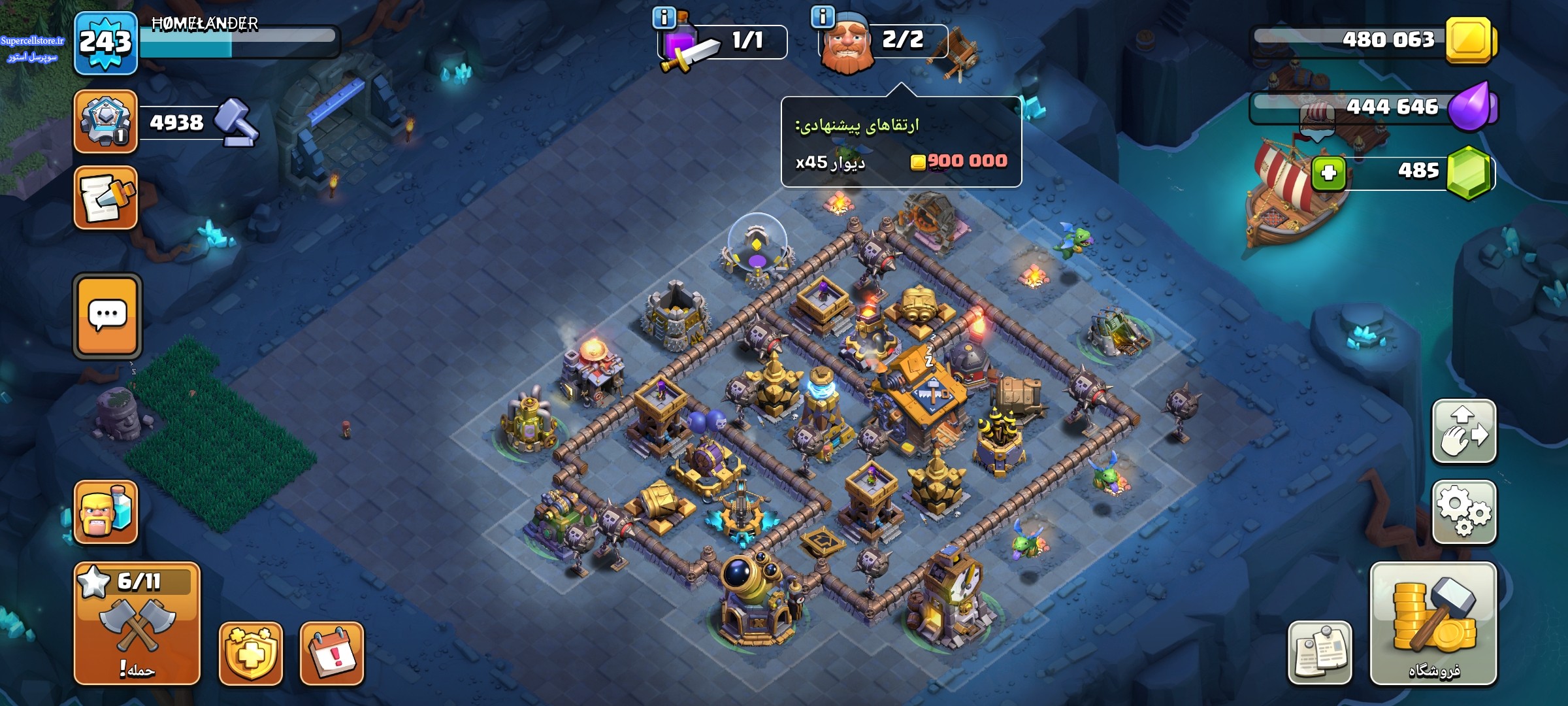
Task: Select the suggested x45 wall upgrade for 900 000
Action: tap(901, 161)
